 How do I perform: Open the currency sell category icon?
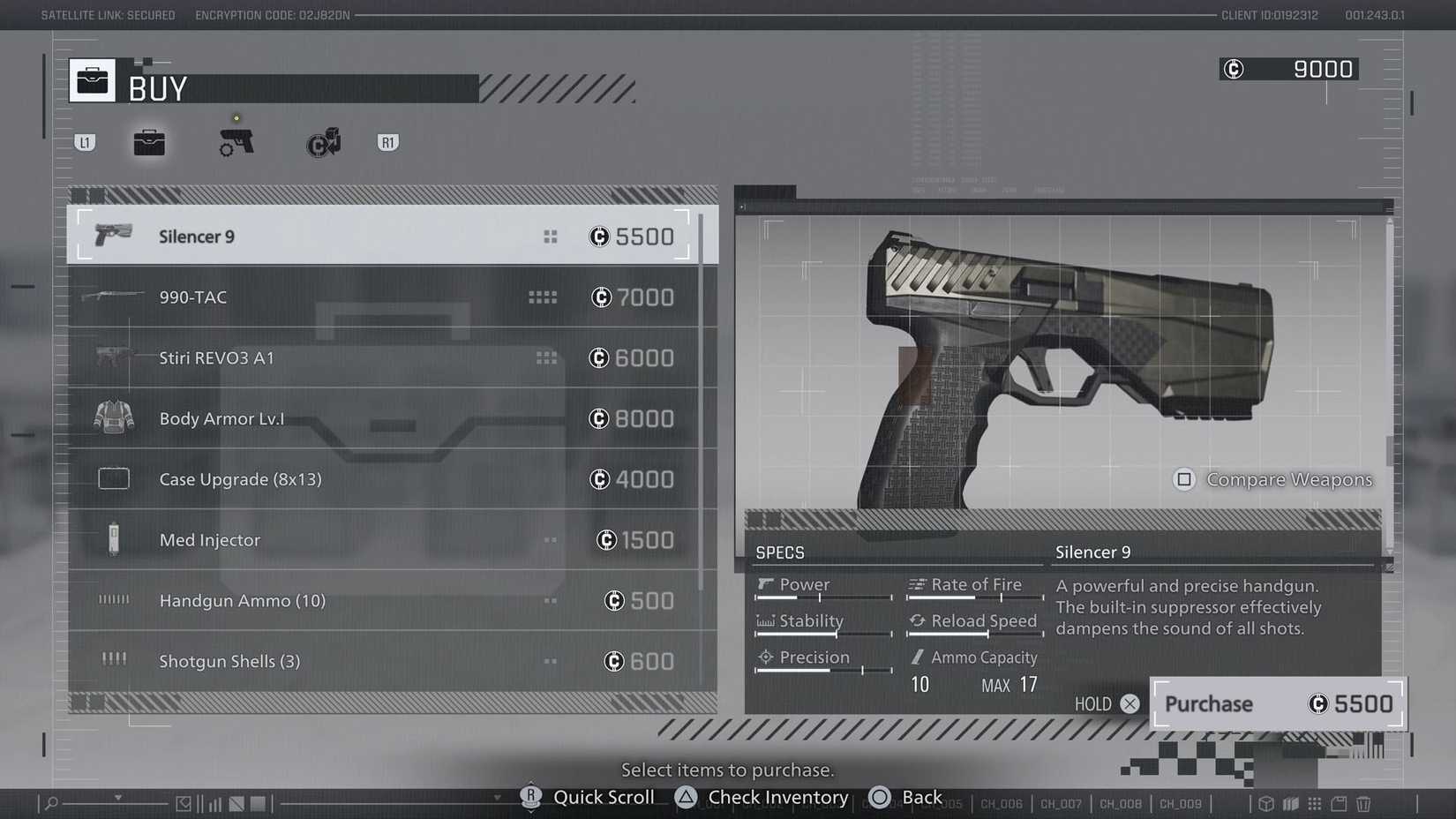pyautogui.click(x=323, y=141)
